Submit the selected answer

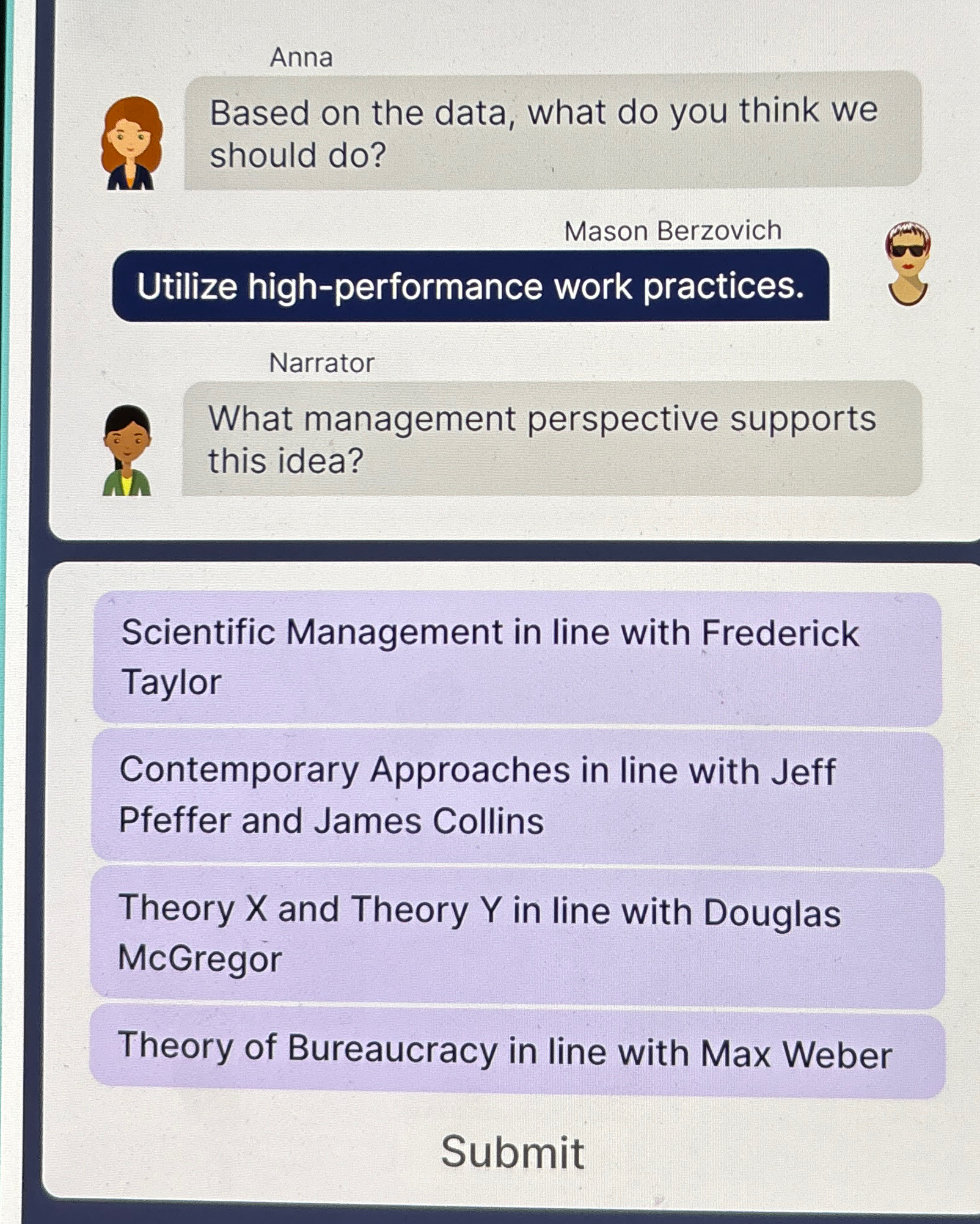513,1153
